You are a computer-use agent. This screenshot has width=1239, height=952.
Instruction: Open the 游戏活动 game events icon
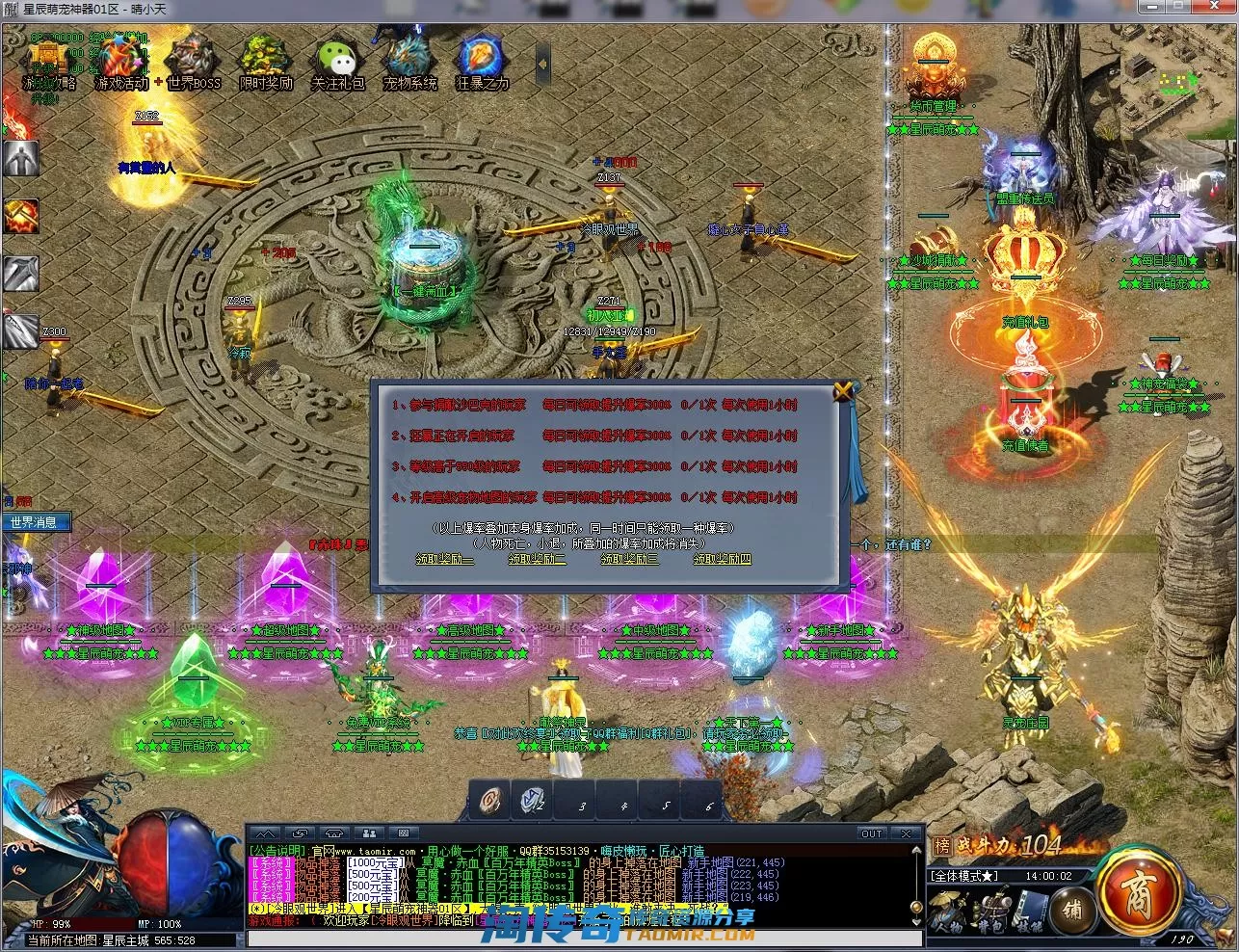122,62
